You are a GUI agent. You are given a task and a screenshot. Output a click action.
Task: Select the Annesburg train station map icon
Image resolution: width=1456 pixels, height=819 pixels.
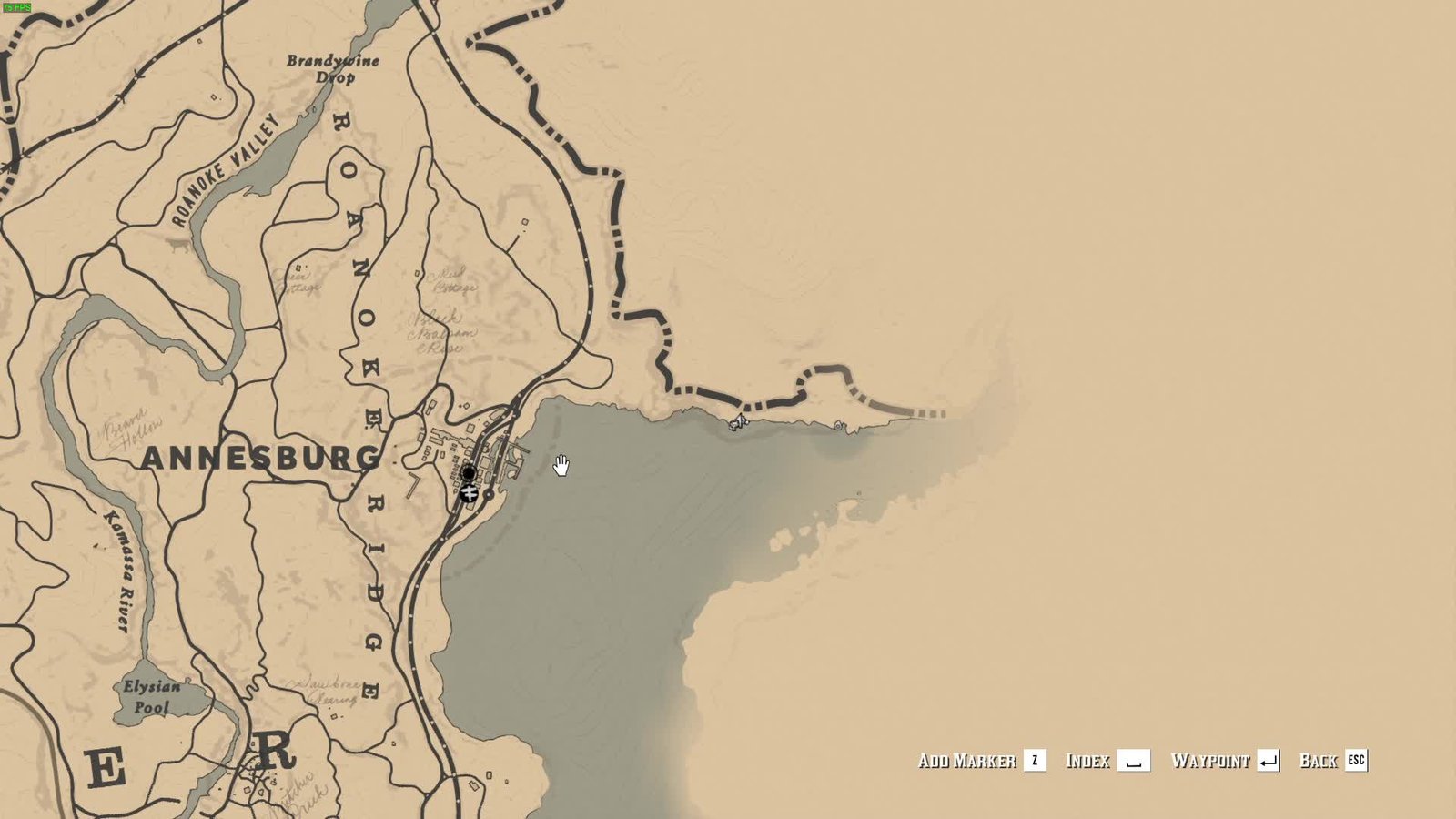coord(469,493)
